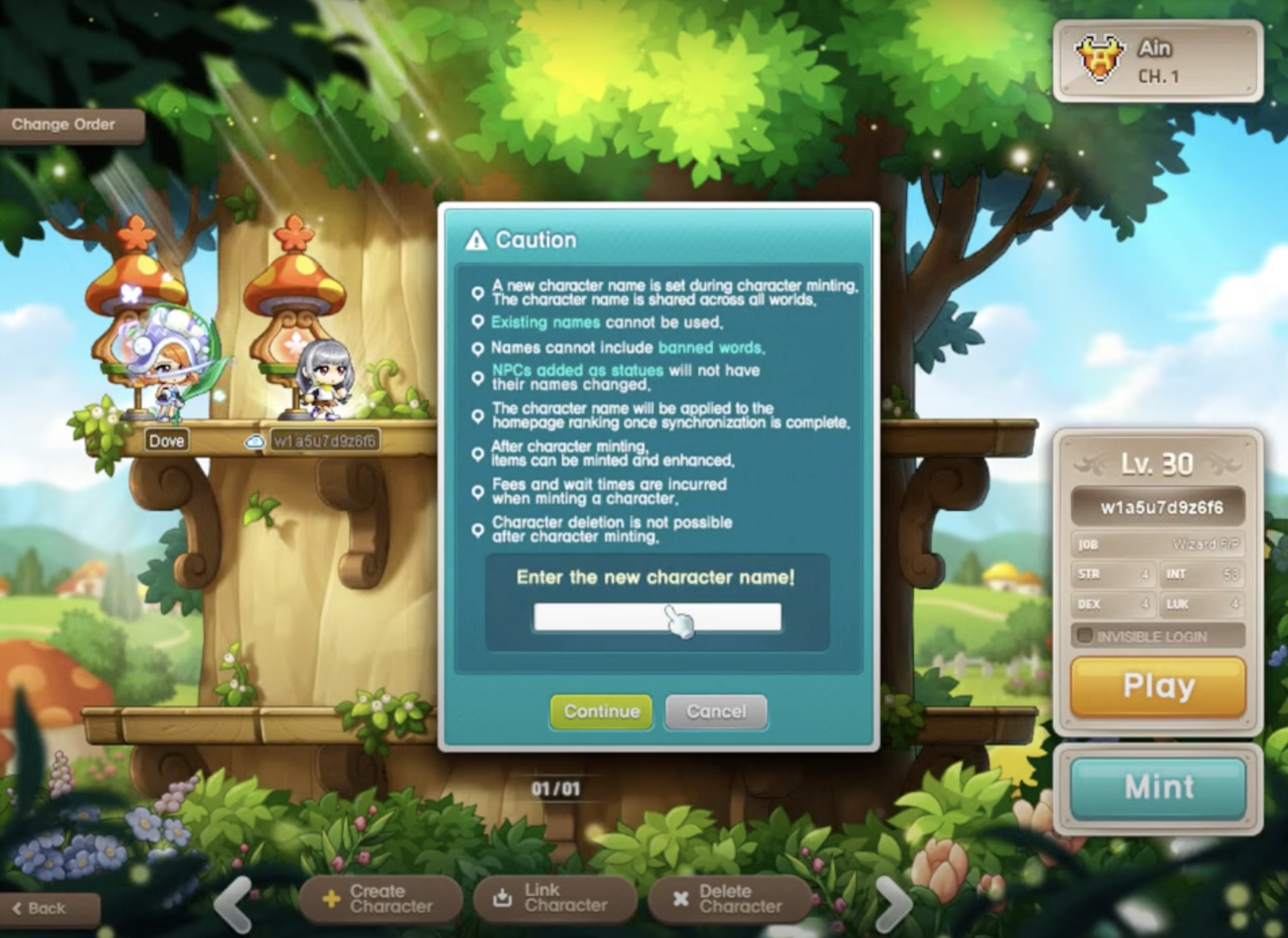Open Create Character
Screen dimensions: 1288x938
pos(379,899)
